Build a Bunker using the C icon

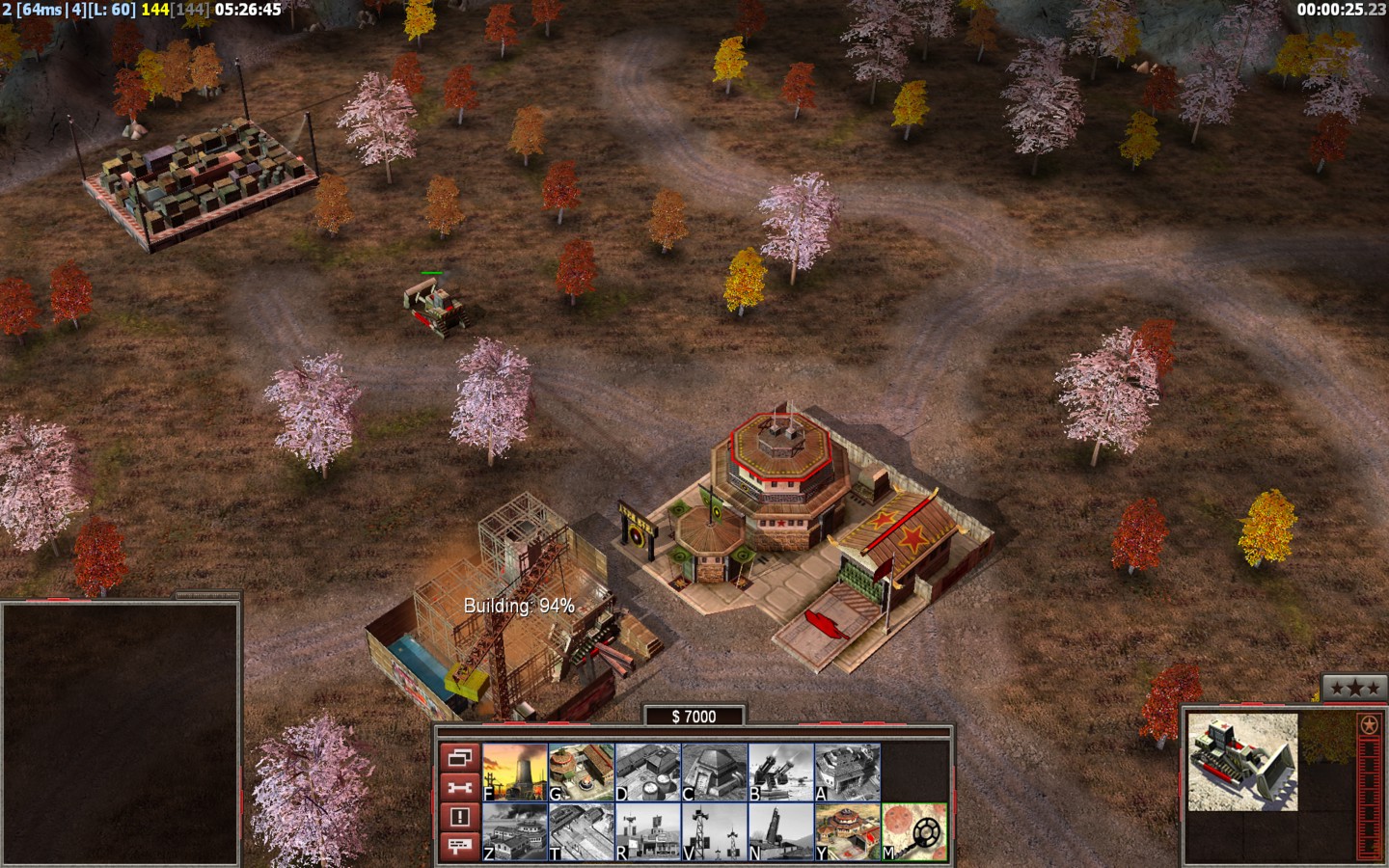(715, 772)
